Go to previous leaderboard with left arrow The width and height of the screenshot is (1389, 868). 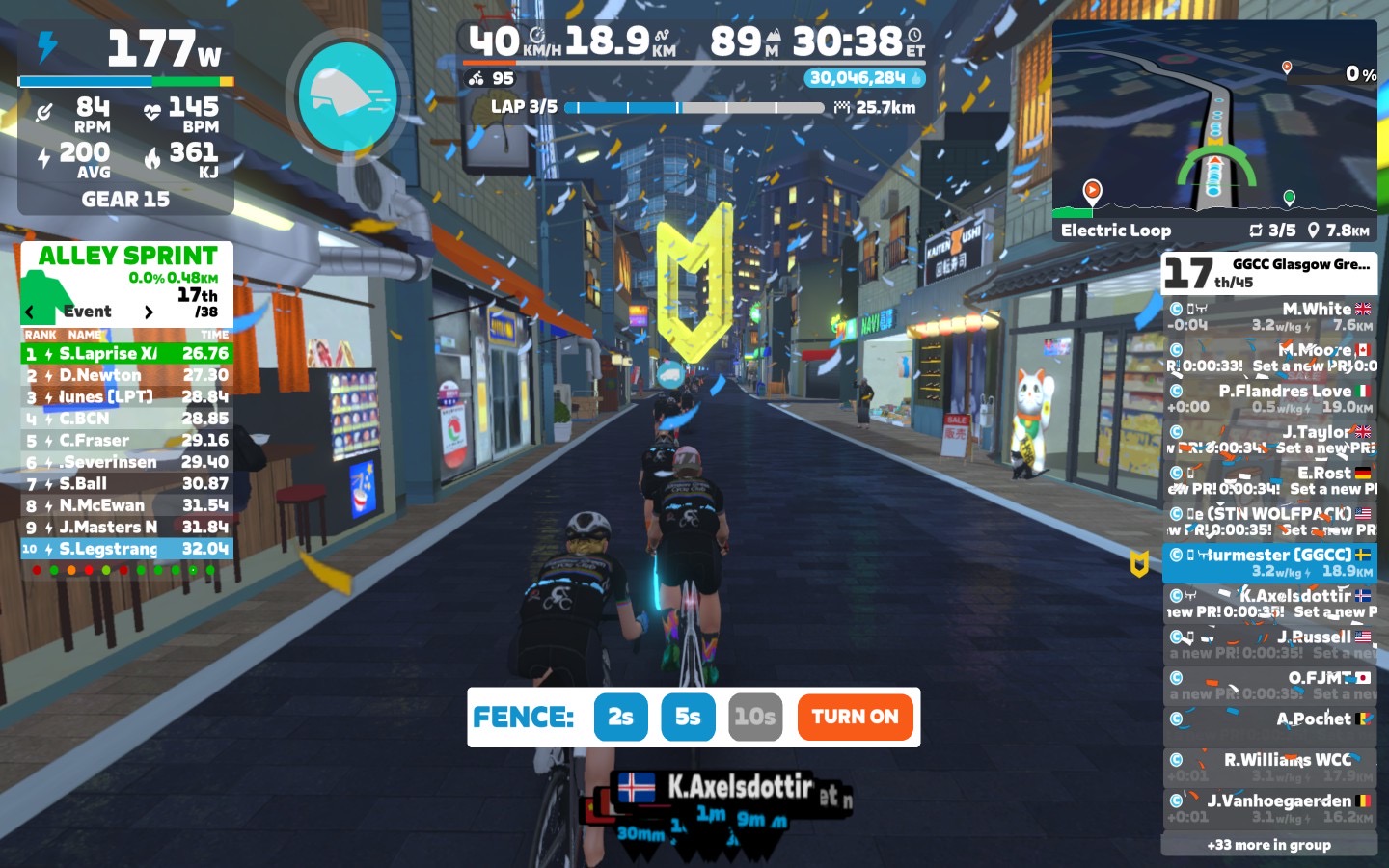coord(30,312)
